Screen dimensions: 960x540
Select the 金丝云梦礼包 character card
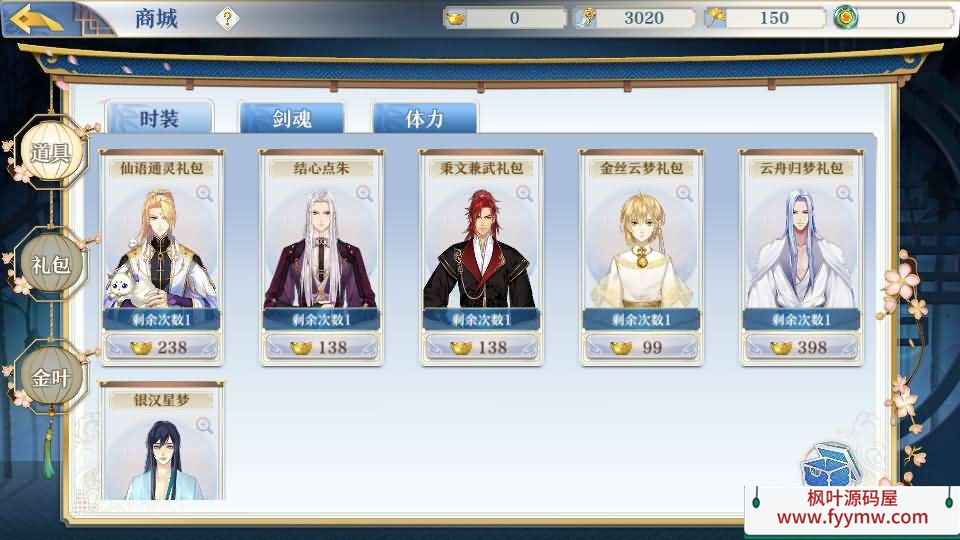click(x=640, y=250)
